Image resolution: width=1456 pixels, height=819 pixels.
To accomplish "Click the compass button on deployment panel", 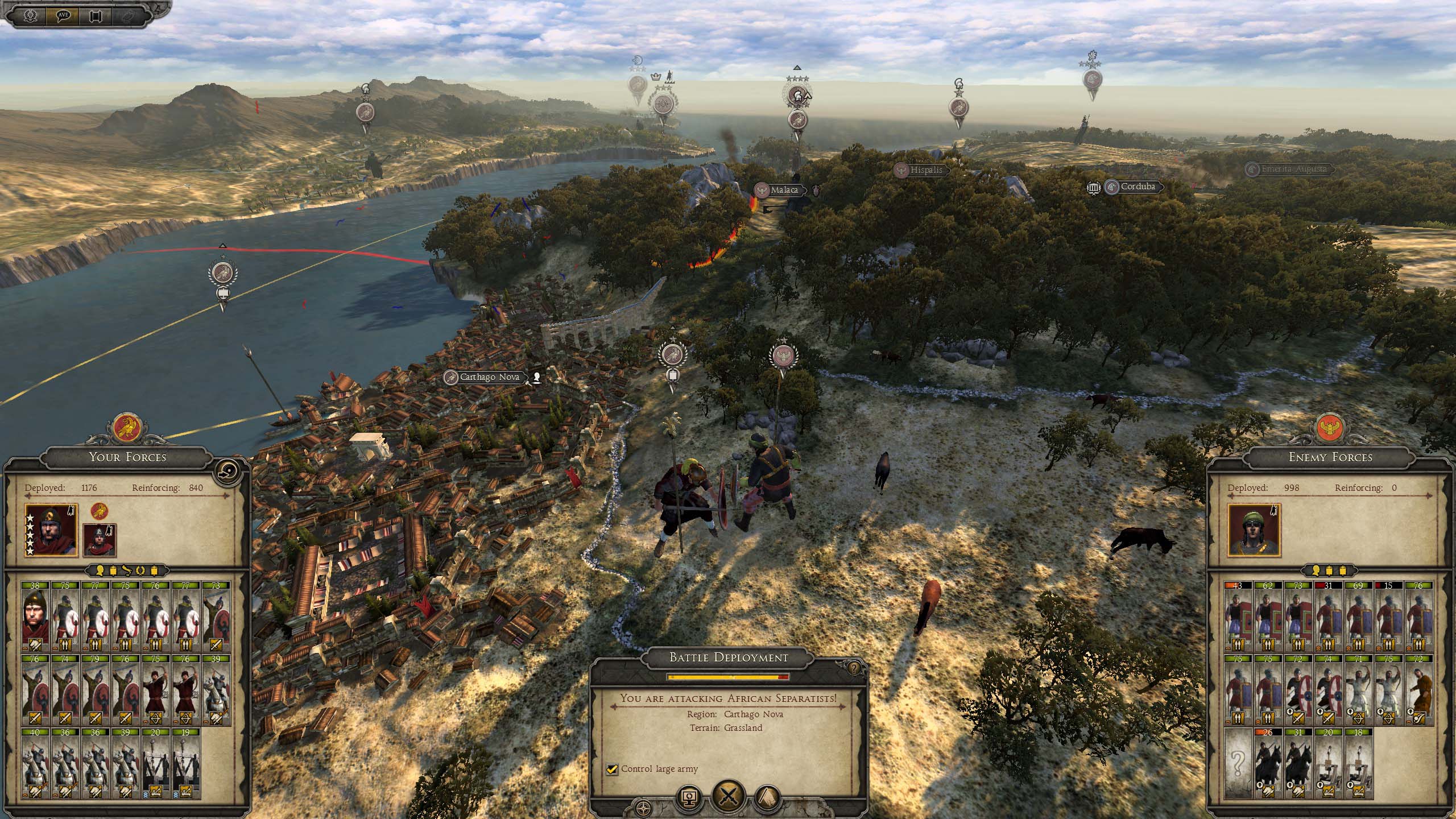I will click(x=644, y=808).
